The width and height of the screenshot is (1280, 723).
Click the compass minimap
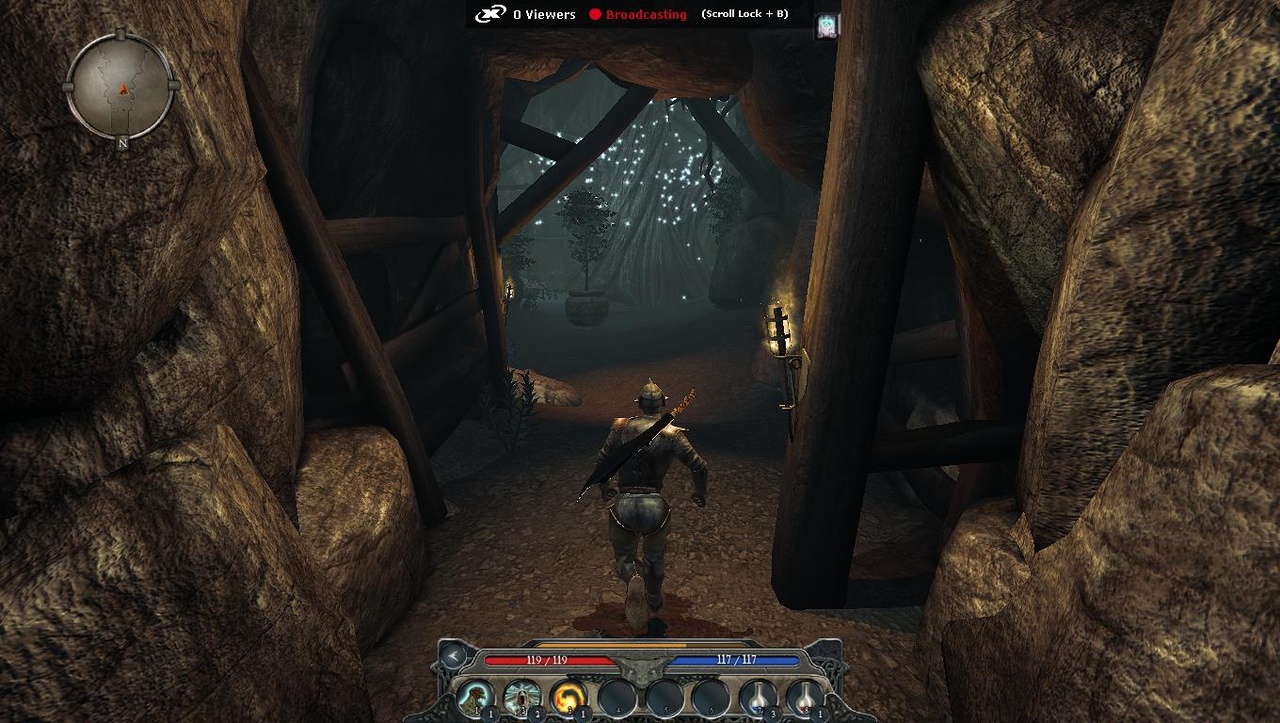pyautogui.click(x=119, y=88)
